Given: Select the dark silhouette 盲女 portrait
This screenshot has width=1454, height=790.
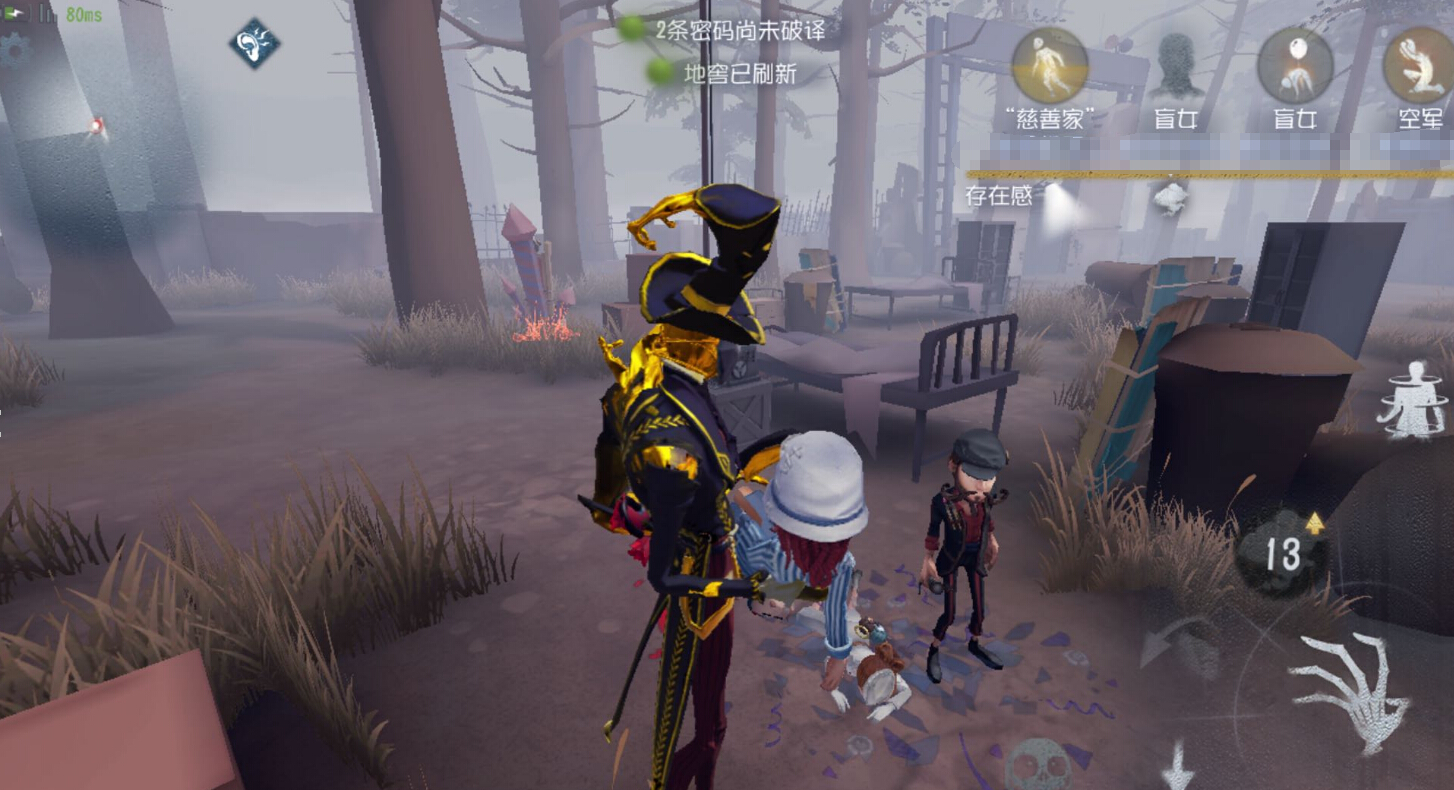Looking at the screenshot, I should tap(1178, 66).
